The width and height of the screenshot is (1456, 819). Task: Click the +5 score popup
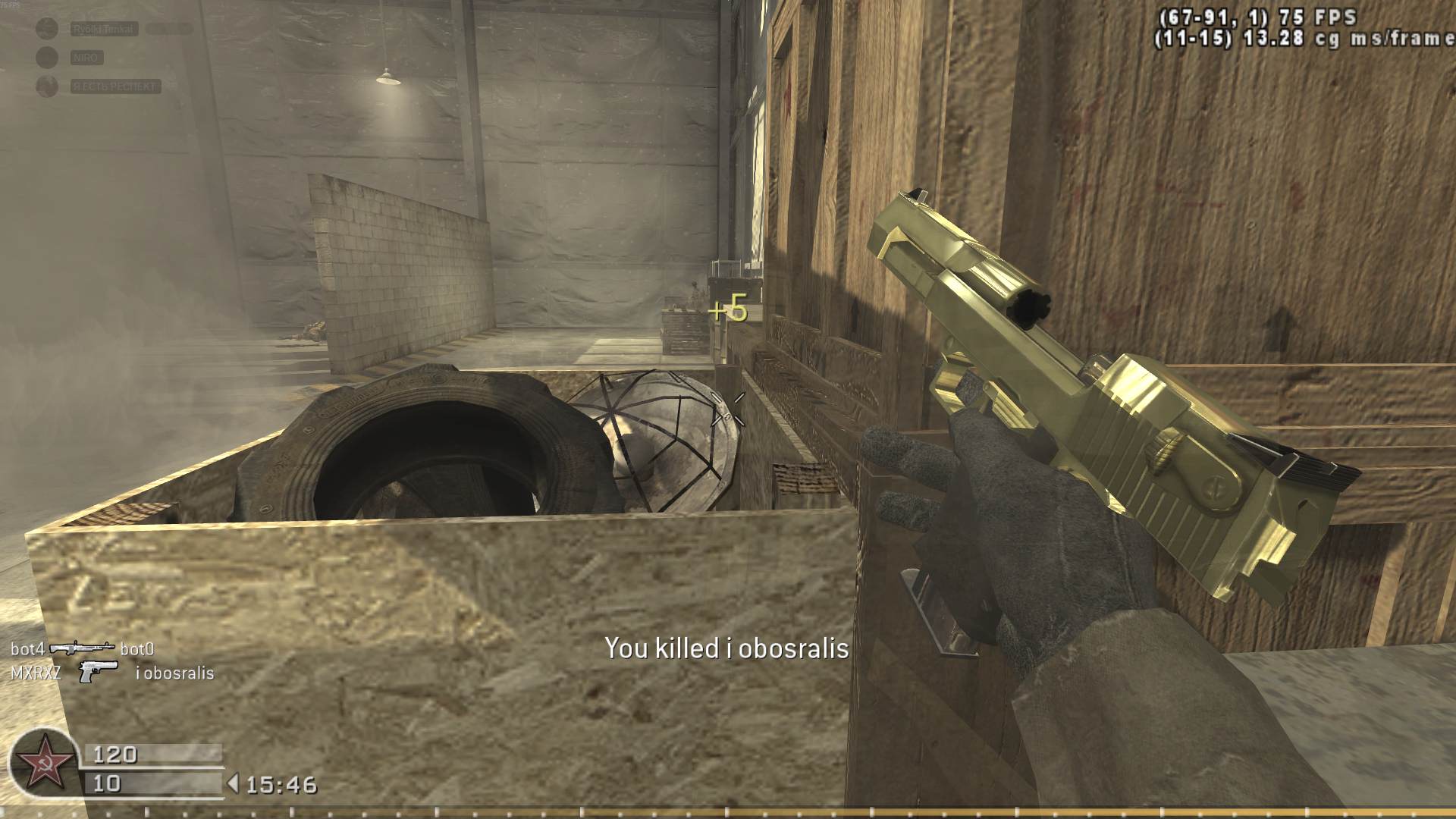(x=730, y=309)
